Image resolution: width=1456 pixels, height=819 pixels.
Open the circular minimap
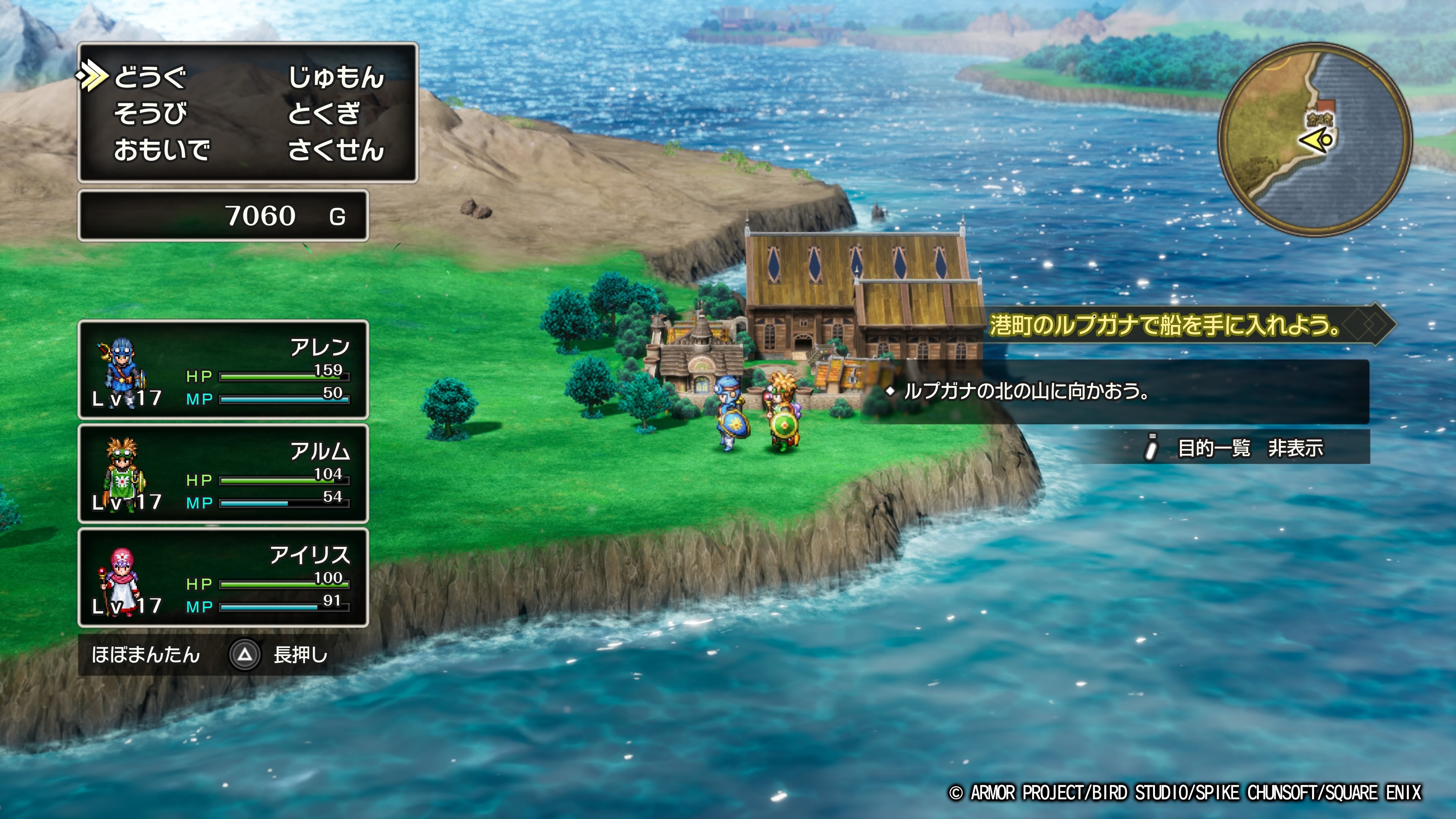point(1315,140)
